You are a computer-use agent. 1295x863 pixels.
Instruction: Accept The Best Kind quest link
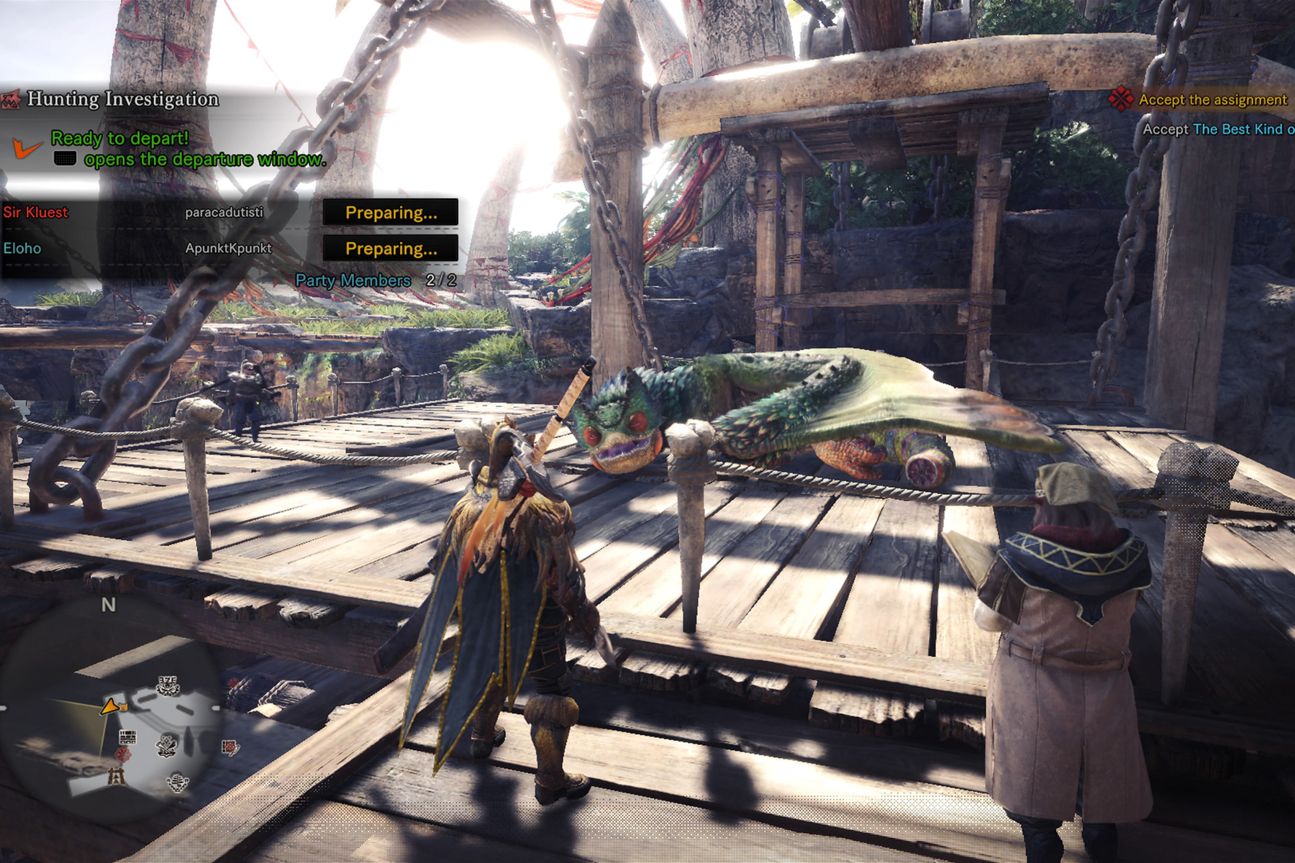click(1240, 128)
